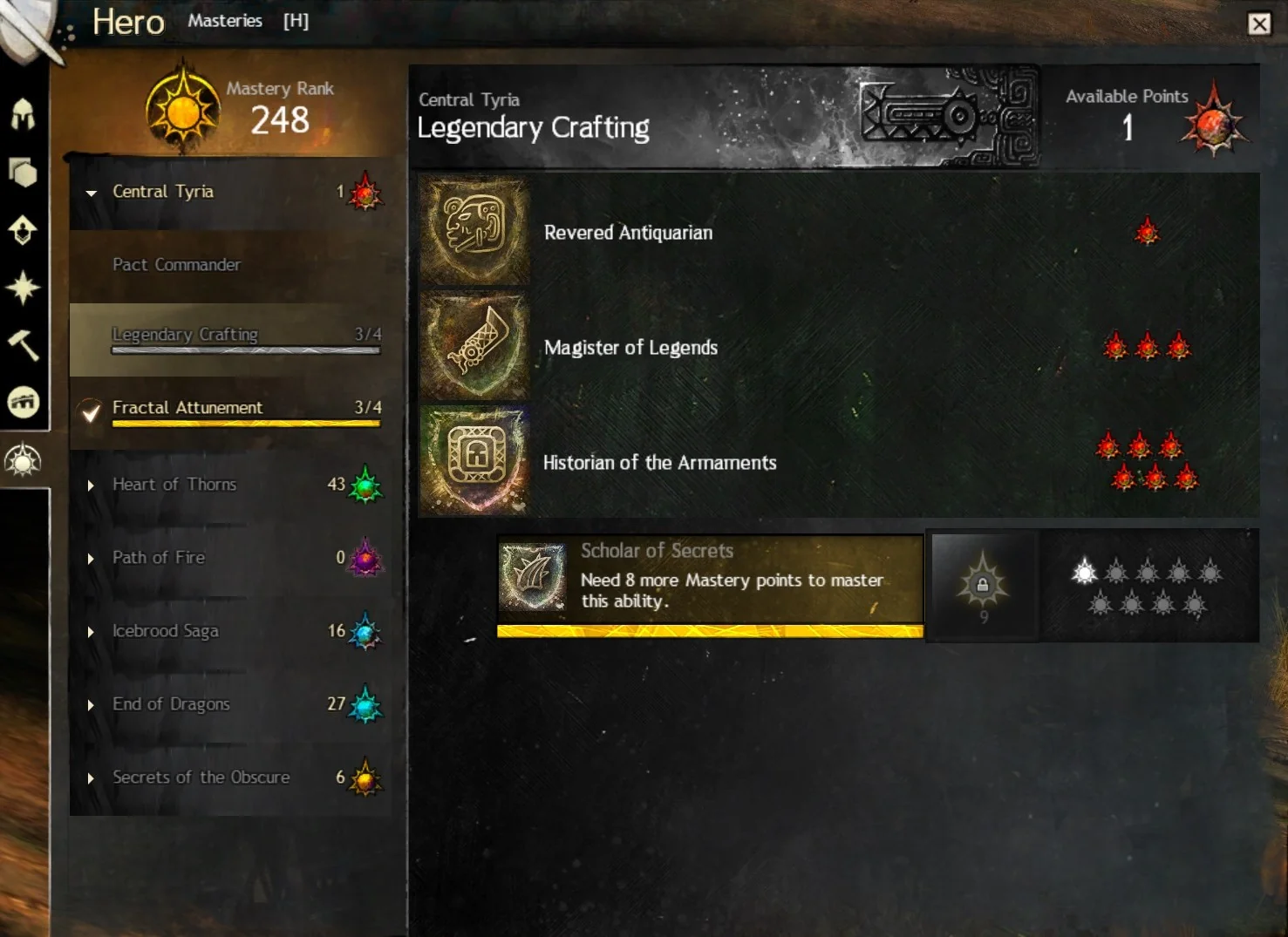Select the Magister of Legends mastery
The image size is (1288, 937).
(x=630, y=348)
